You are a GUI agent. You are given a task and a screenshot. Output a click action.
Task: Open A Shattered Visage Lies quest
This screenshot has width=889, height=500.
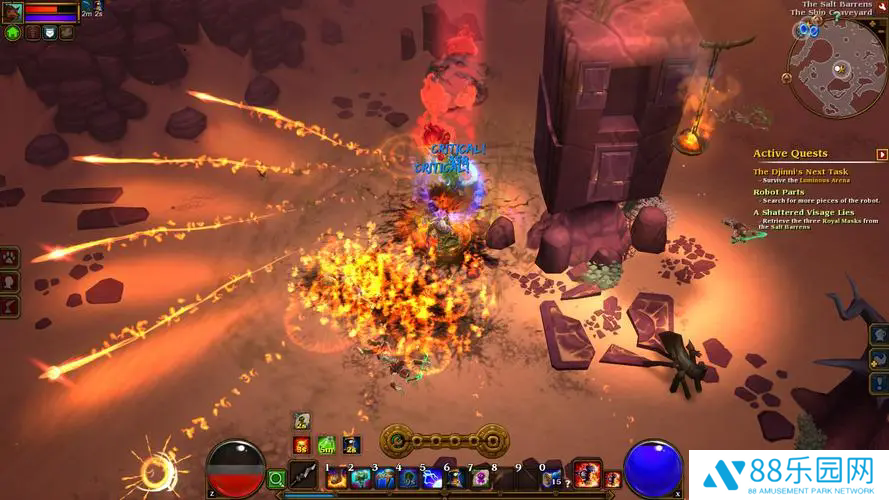pos(802,212)
